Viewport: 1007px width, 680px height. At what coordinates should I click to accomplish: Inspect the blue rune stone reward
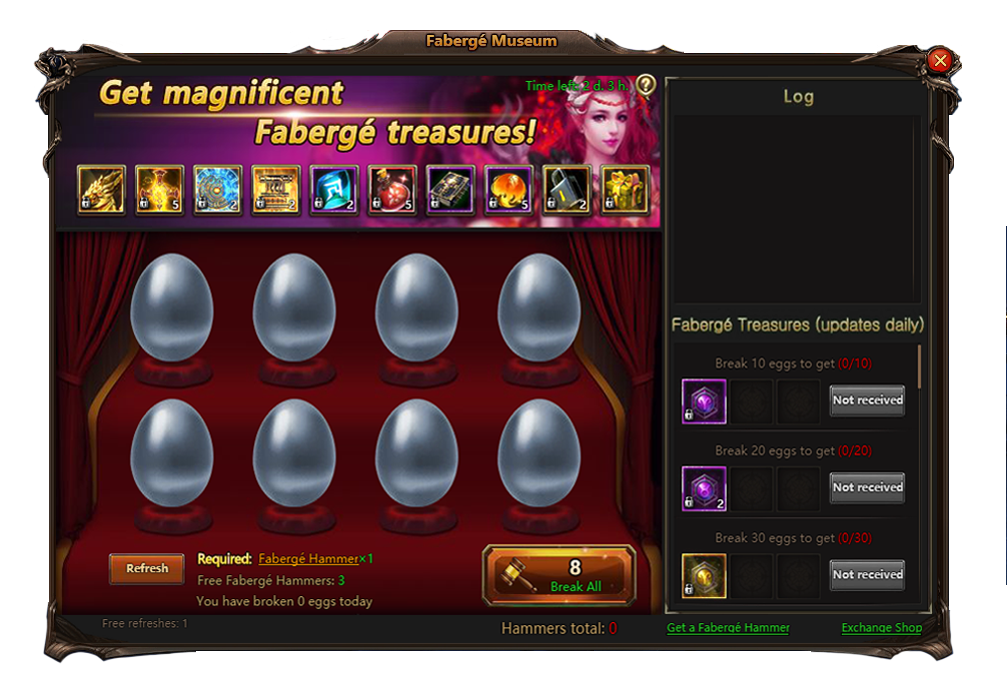[x=334, y=189]
